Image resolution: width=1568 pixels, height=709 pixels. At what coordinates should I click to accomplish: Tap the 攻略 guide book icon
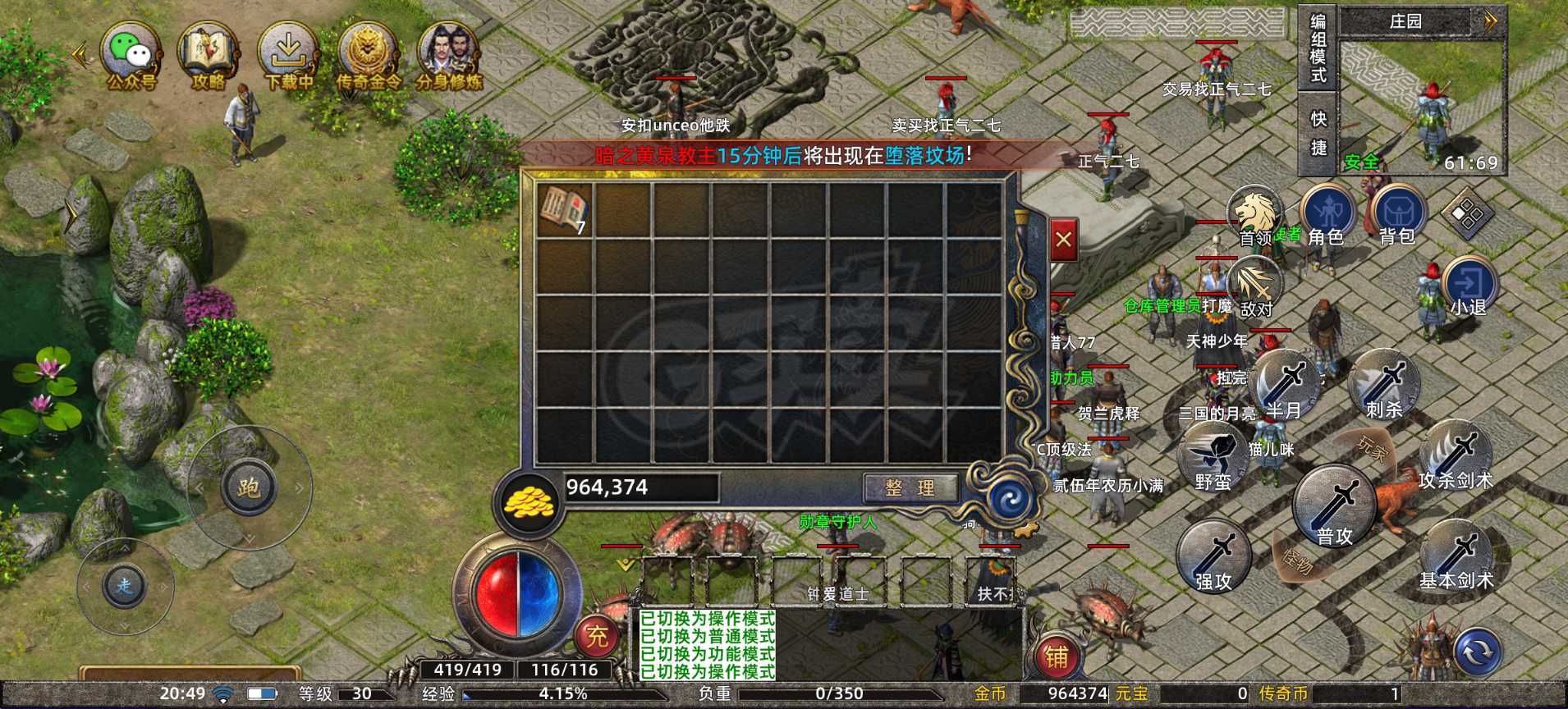coord(208,51)
